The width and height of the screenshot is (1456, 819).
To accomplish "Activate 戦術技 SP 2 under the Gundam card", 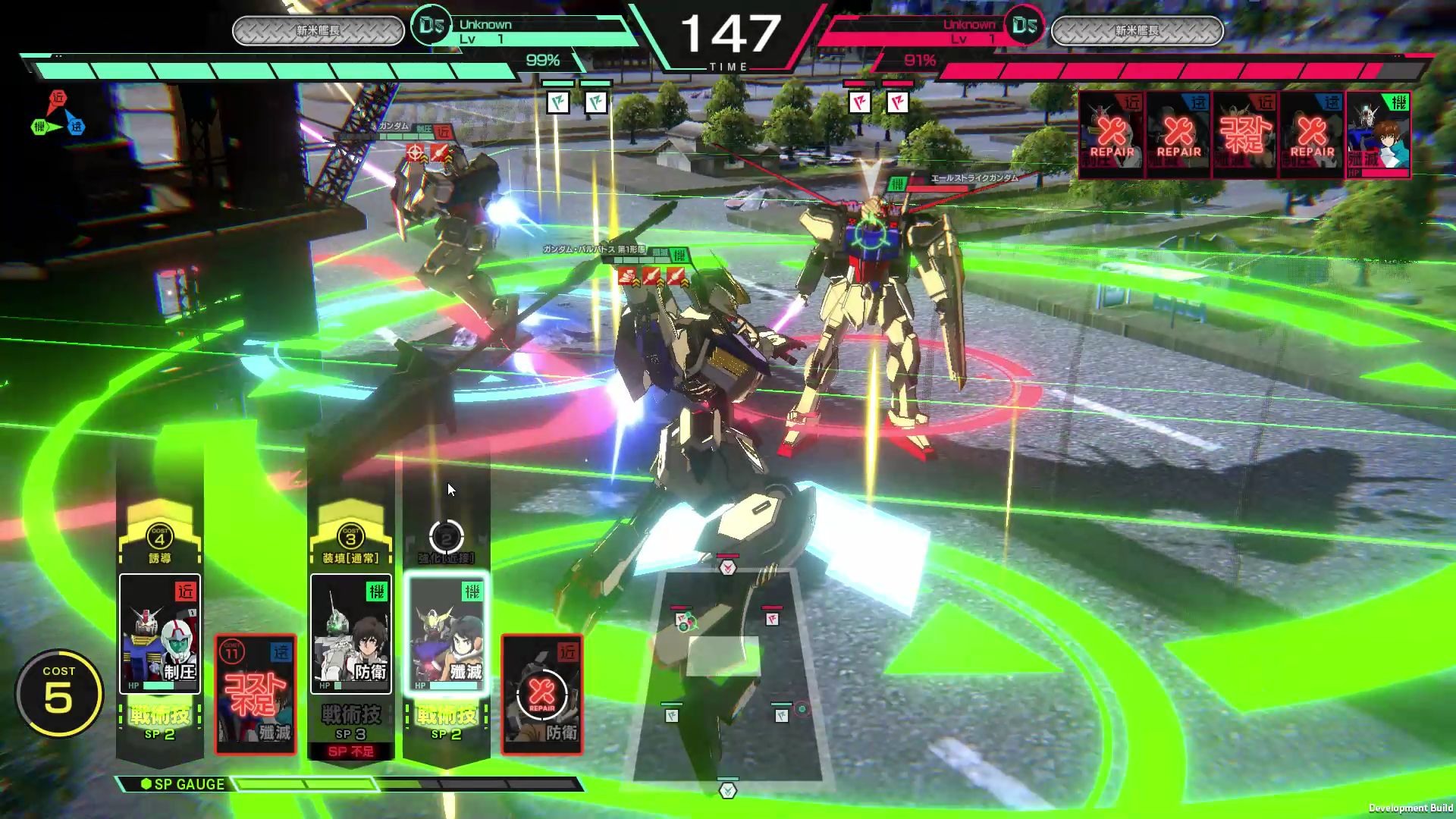I will coord(159,723).
